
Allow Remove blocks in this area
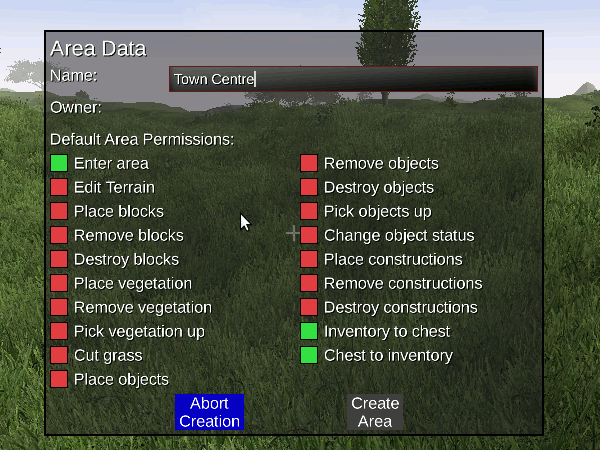coord(59,235)
